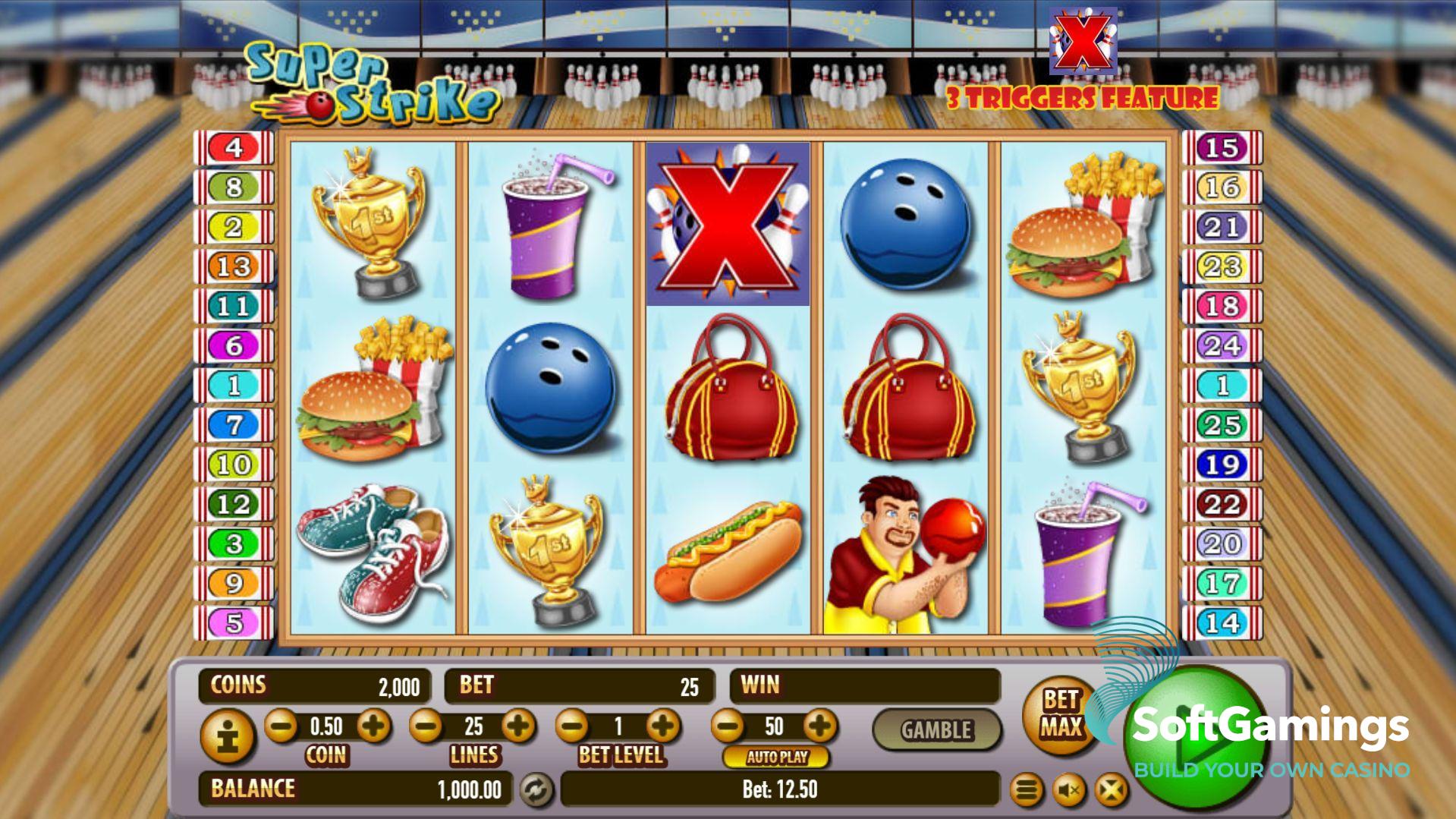
Task: Refresh the balance
Action: tap(536, 789)
